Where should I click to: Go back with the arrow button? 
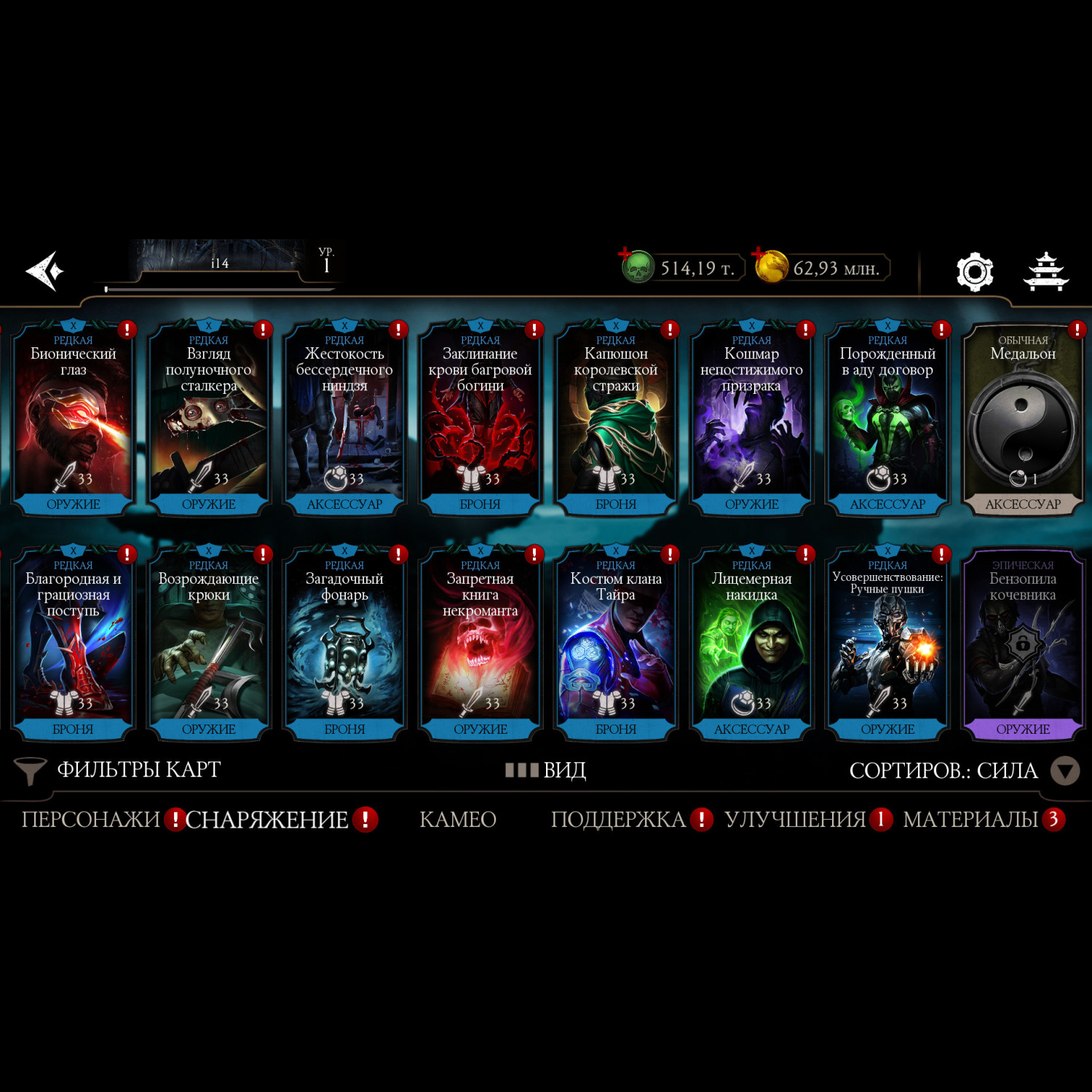(x=45, y=271)
